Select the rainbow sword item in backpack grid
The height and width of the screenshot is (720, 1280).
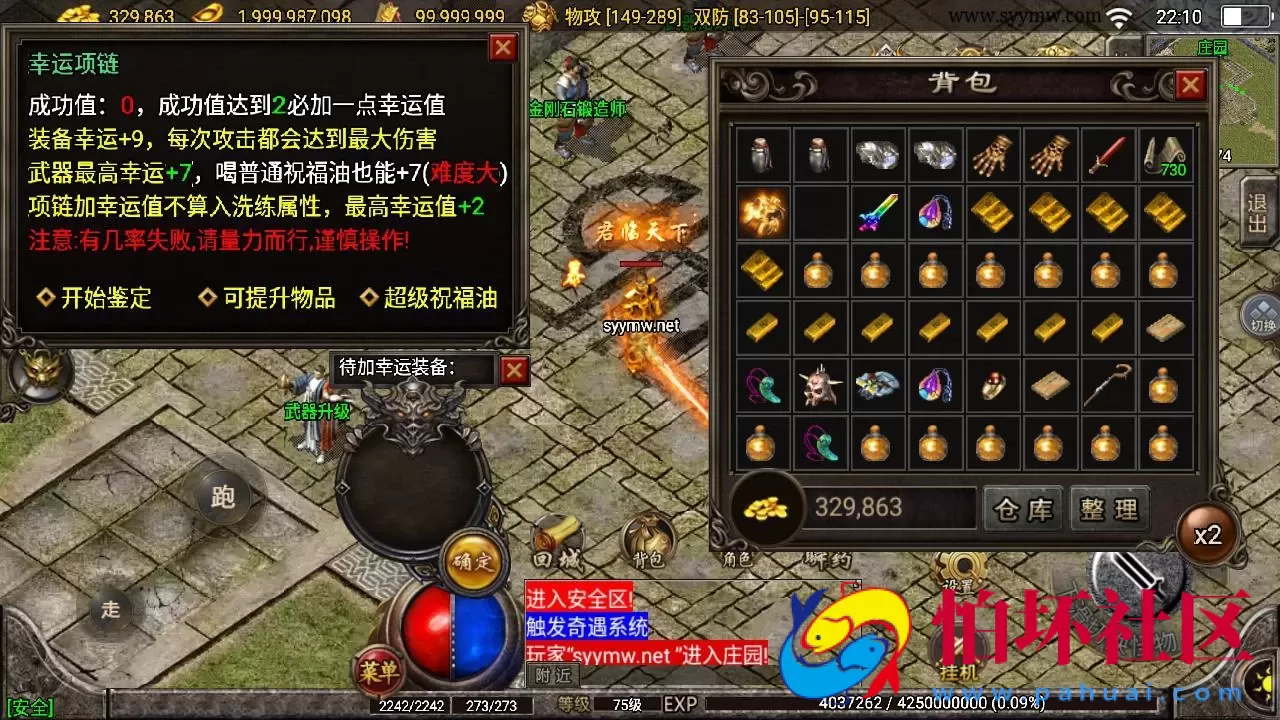pos(876,212)
